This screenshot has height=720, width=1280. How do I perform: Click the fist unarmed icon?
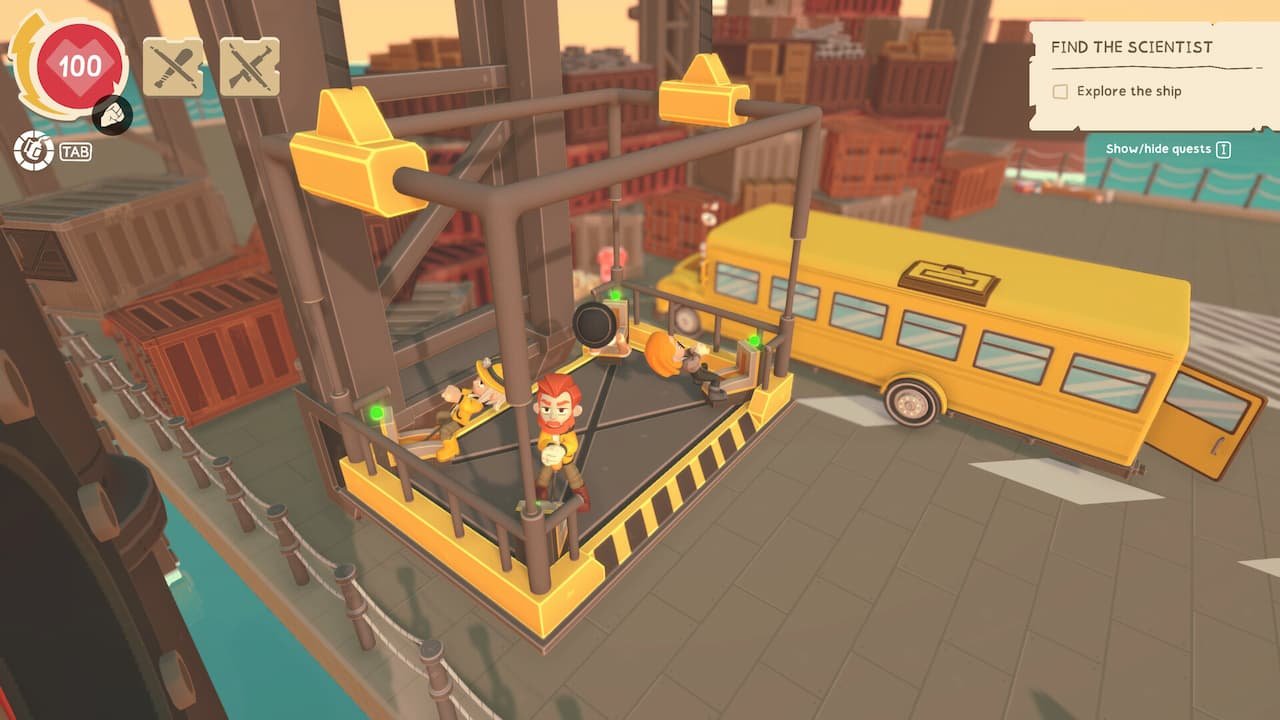click(112, 117)
